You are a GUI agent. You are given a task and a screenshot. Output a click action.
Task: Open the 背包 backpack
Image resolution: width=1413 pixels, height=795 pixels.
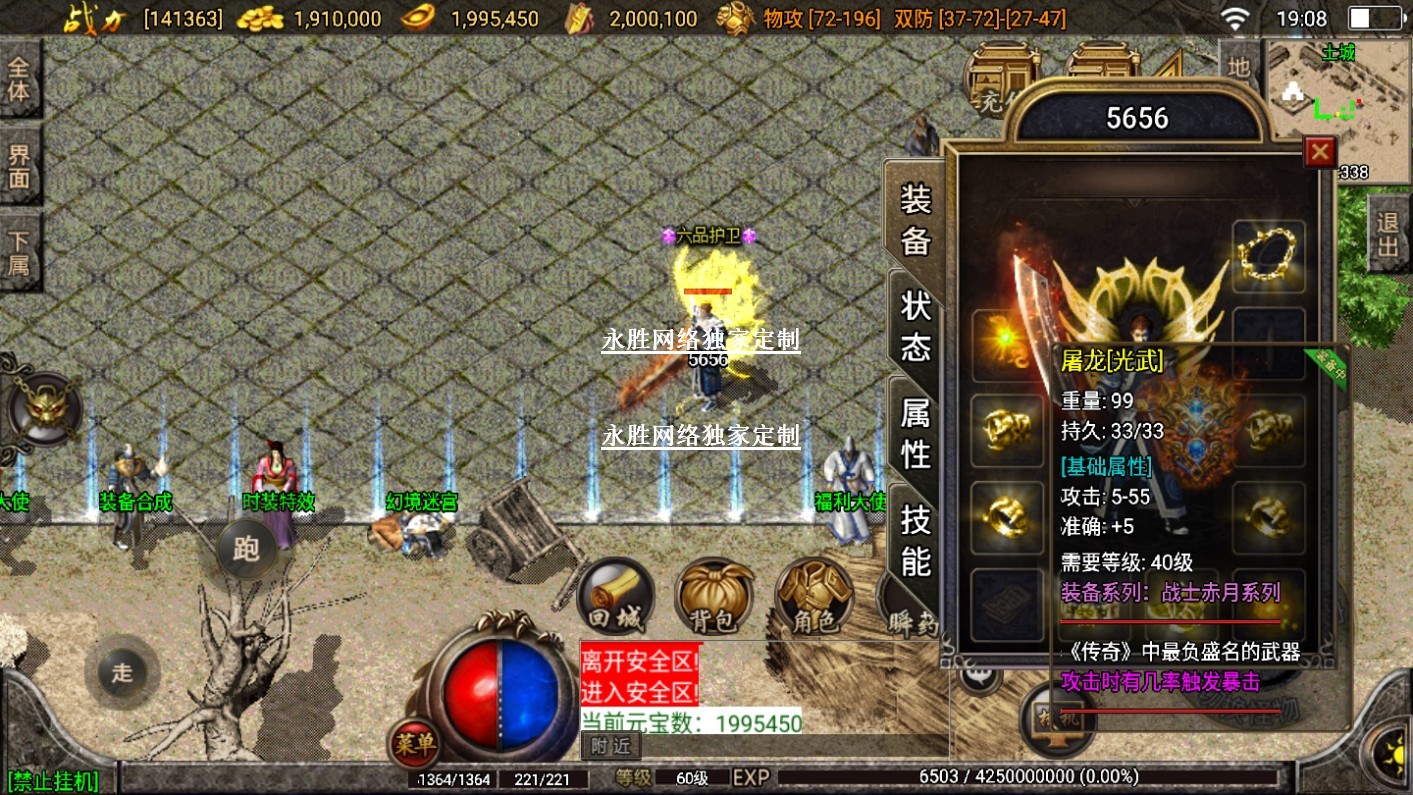pos(714,597)
